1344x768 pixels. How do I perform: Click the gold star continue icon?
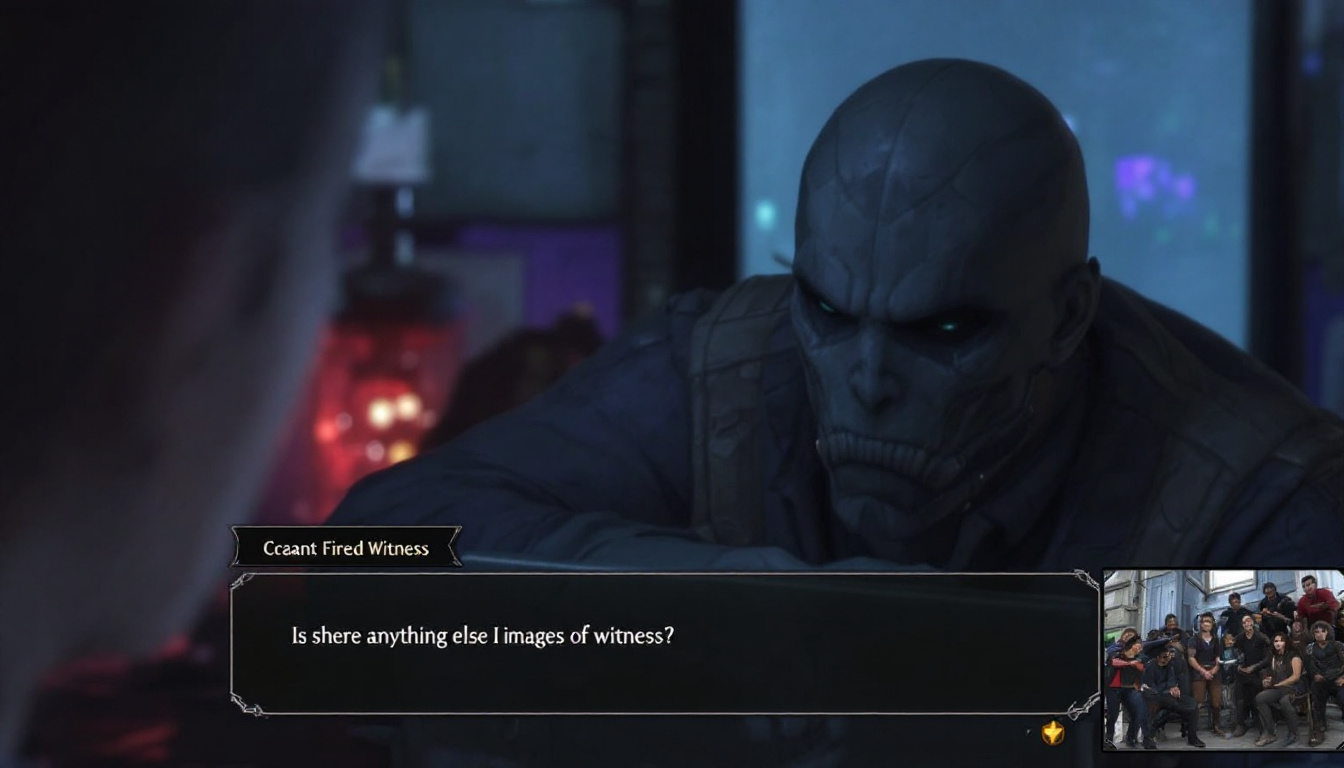point(1052,733)
